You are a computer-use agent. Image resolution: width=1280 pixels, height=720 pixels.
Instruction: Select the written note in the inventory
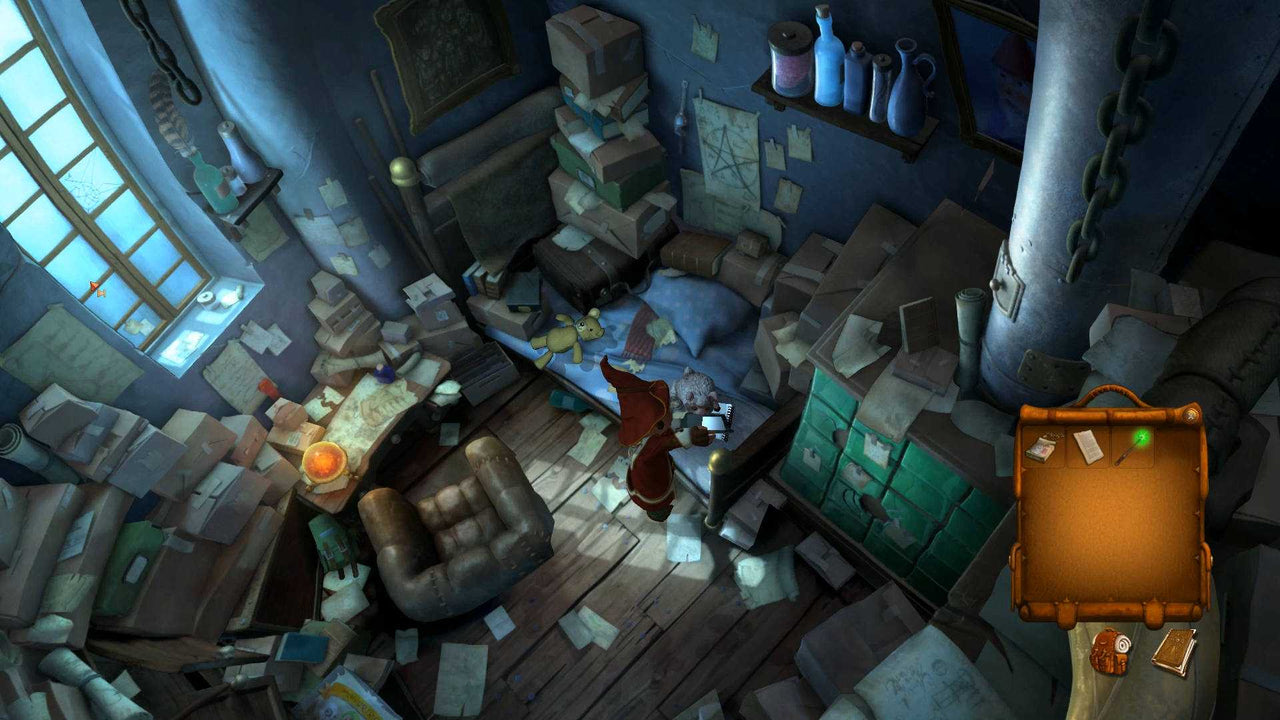pyautogui.click(x=1088, y=446)
